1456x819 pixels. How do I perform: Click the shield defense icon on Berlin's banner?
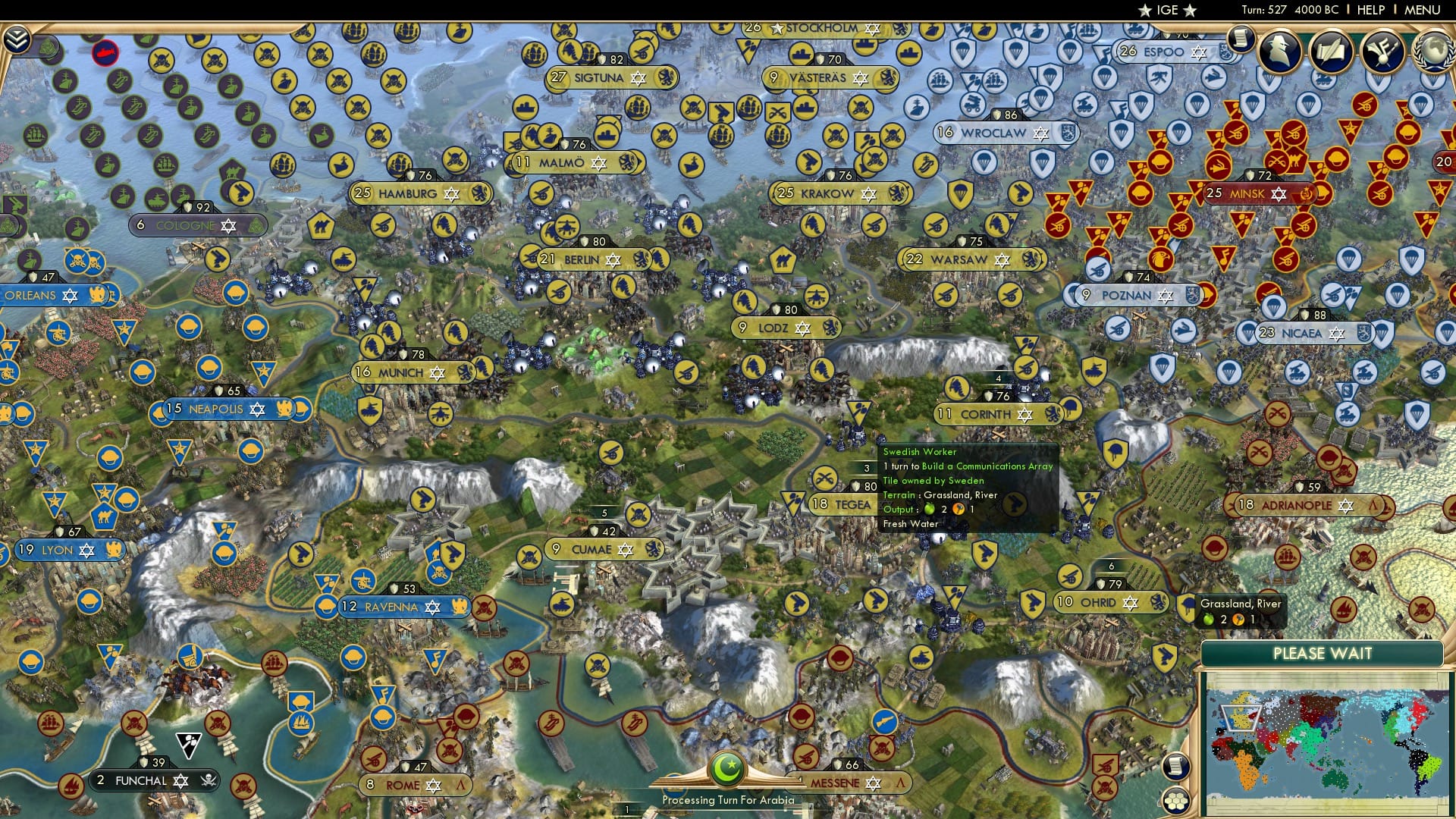(585, 241)
